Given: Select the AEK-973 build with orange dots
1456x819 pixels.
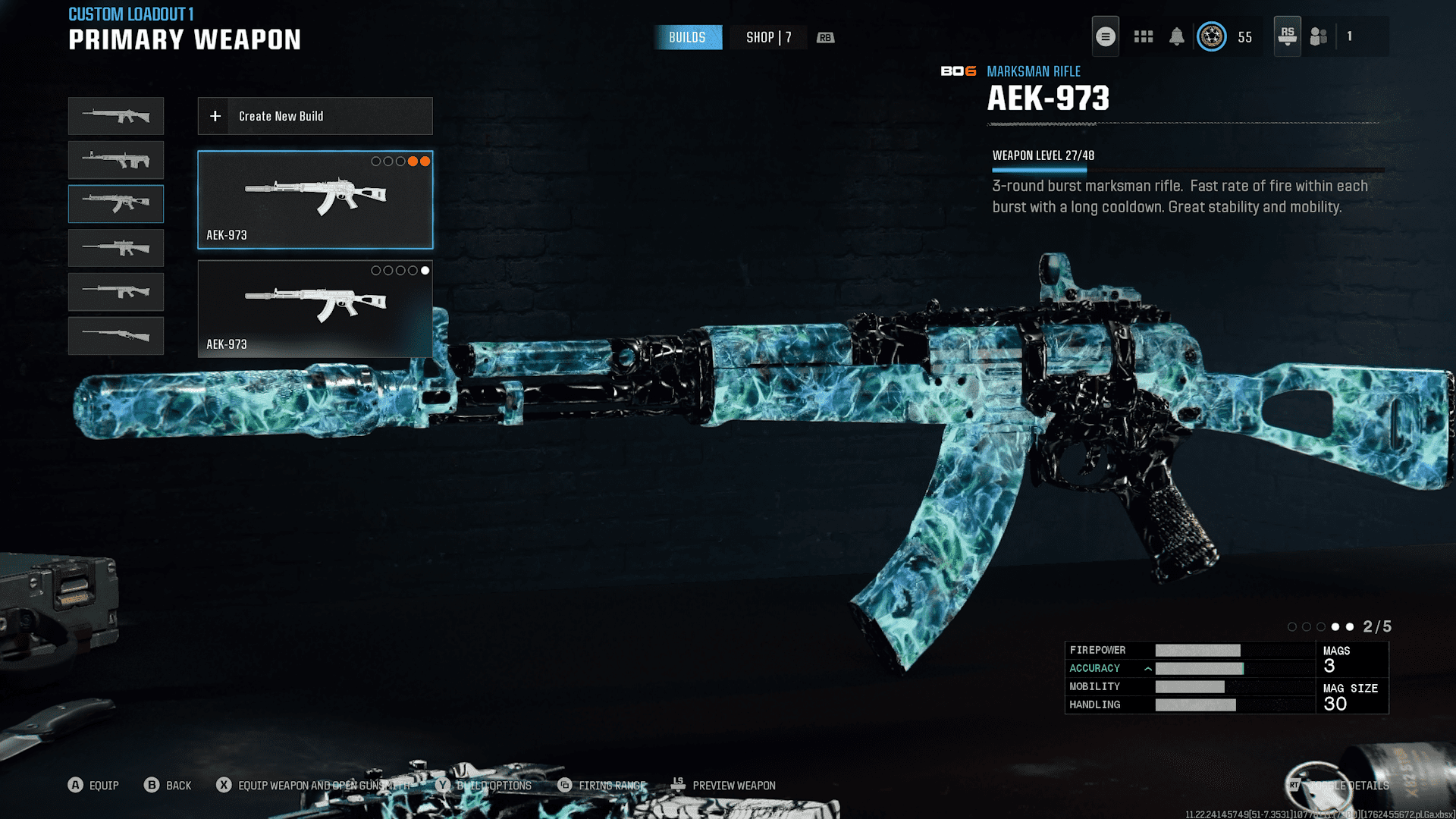Looking at the screenshot, I should (315, 199).
